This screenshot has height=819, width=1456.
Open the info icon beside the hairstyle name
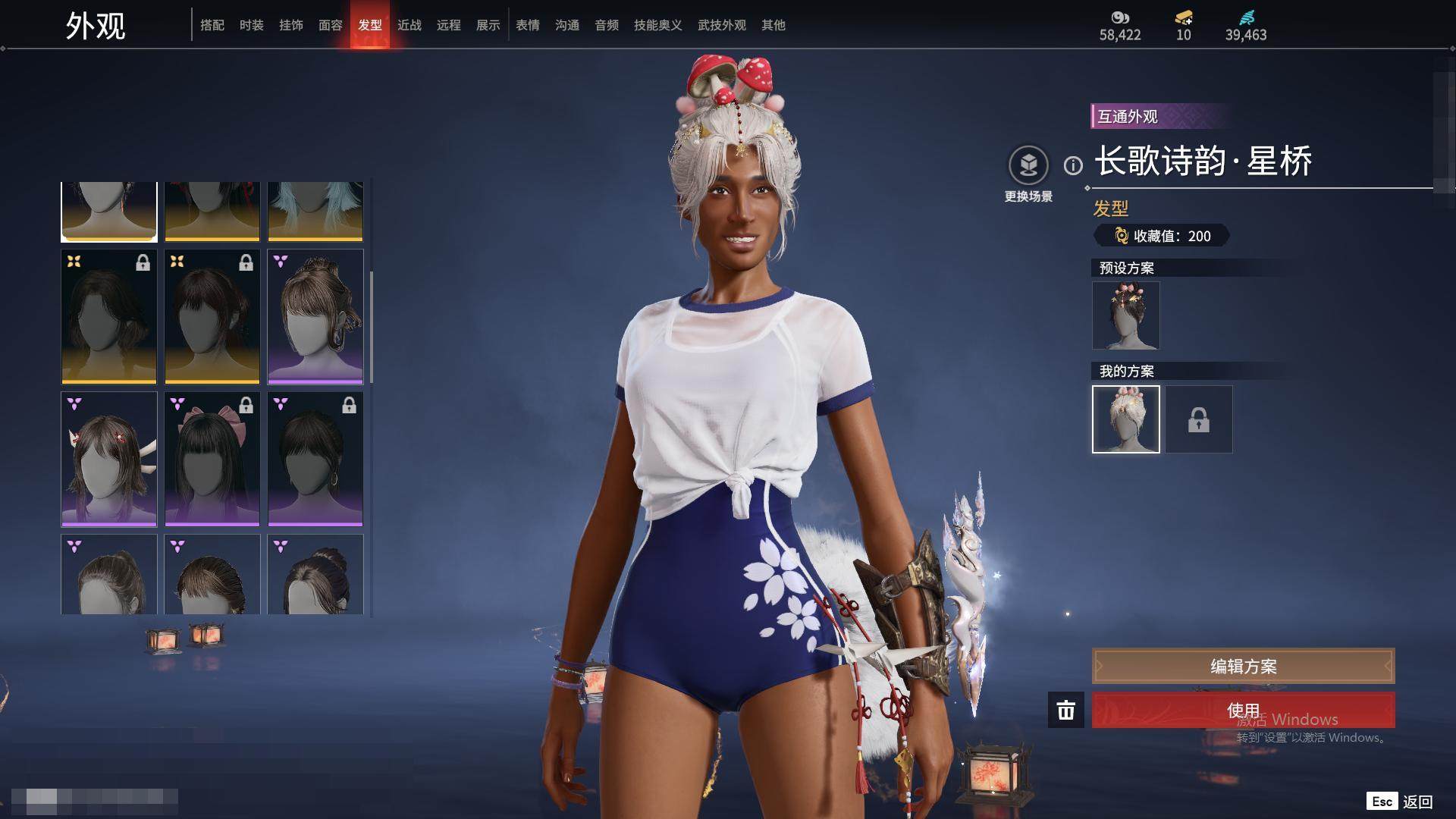(1073, 165)
